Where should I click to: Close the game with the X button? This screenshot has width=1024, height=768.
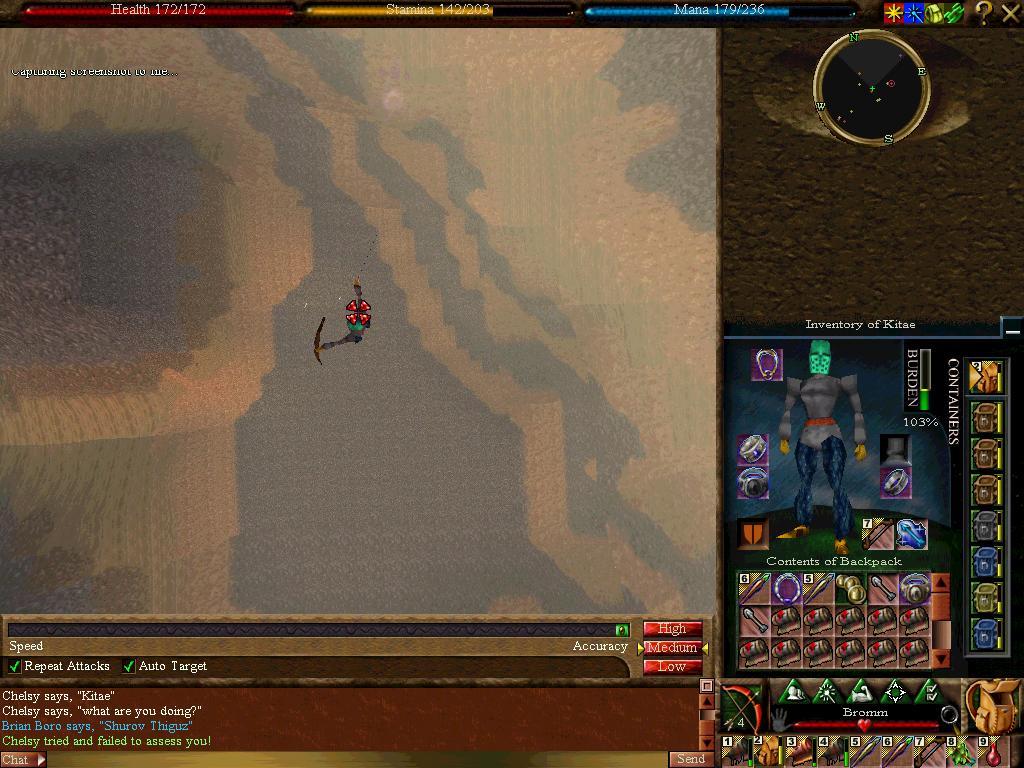1010,13
